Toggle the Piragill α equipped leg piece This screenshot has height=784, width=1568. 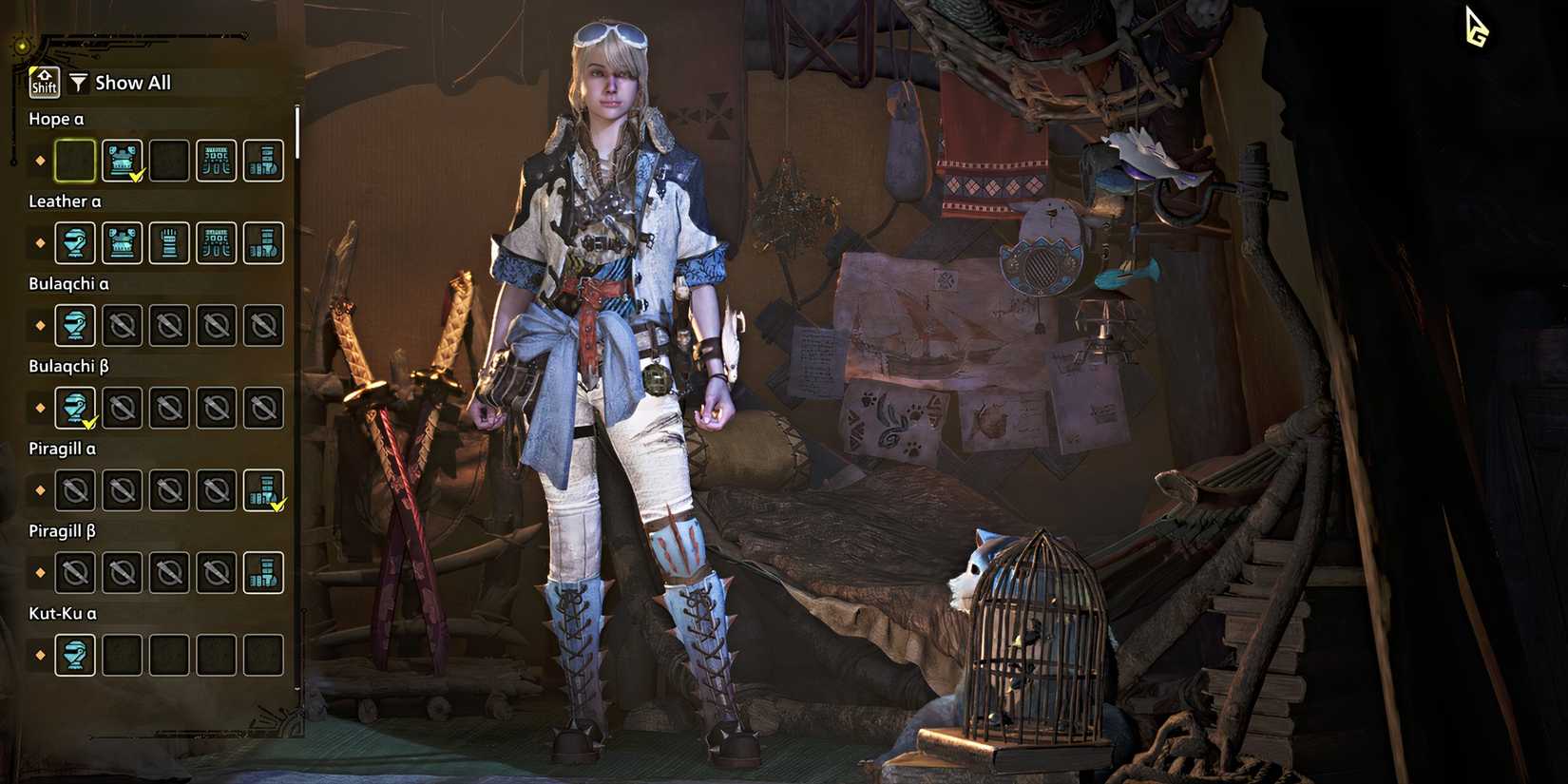coord(263,489)
